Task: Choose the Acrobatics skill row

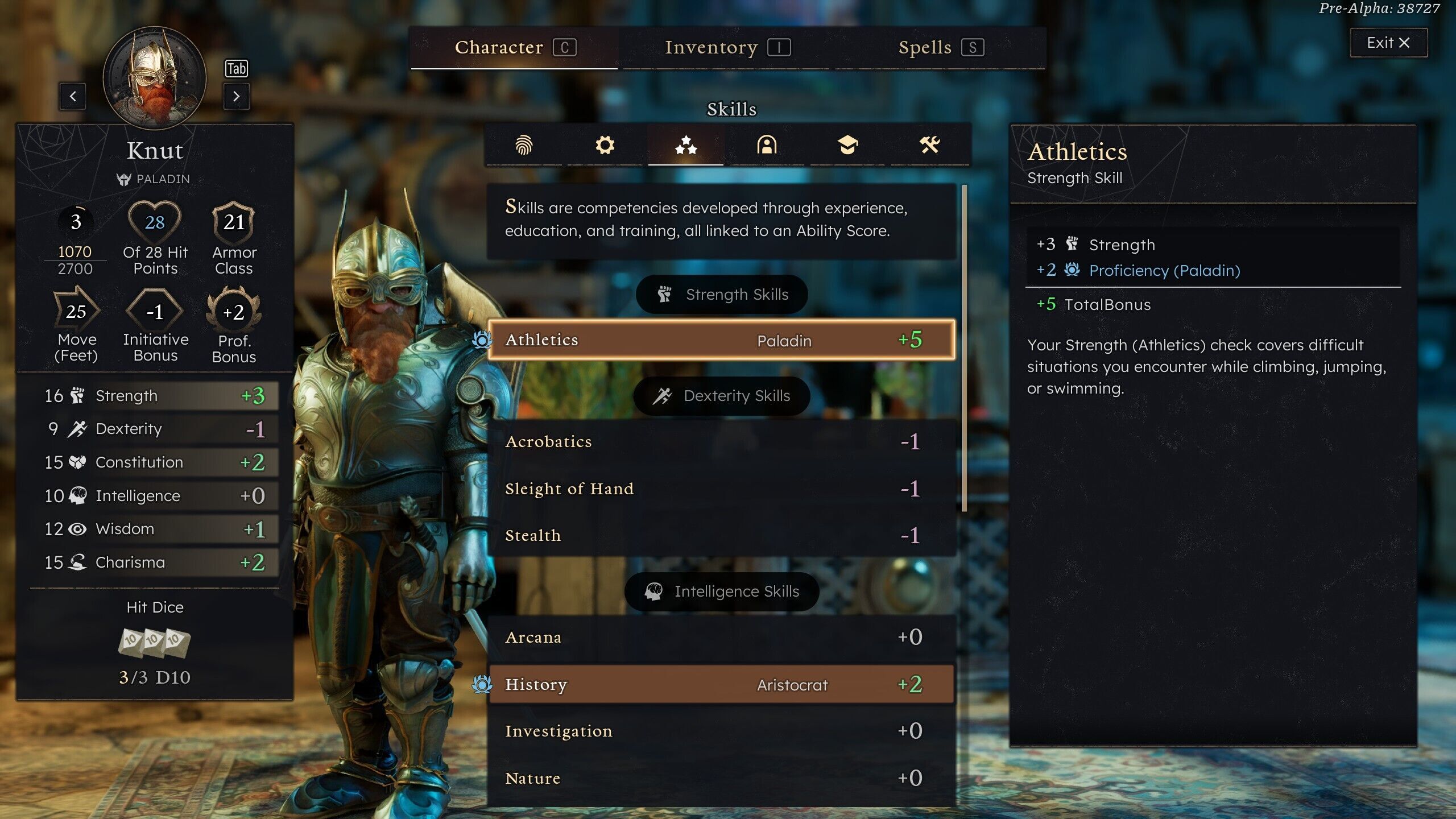Action: pyautogui.click(x=721, y=442)
